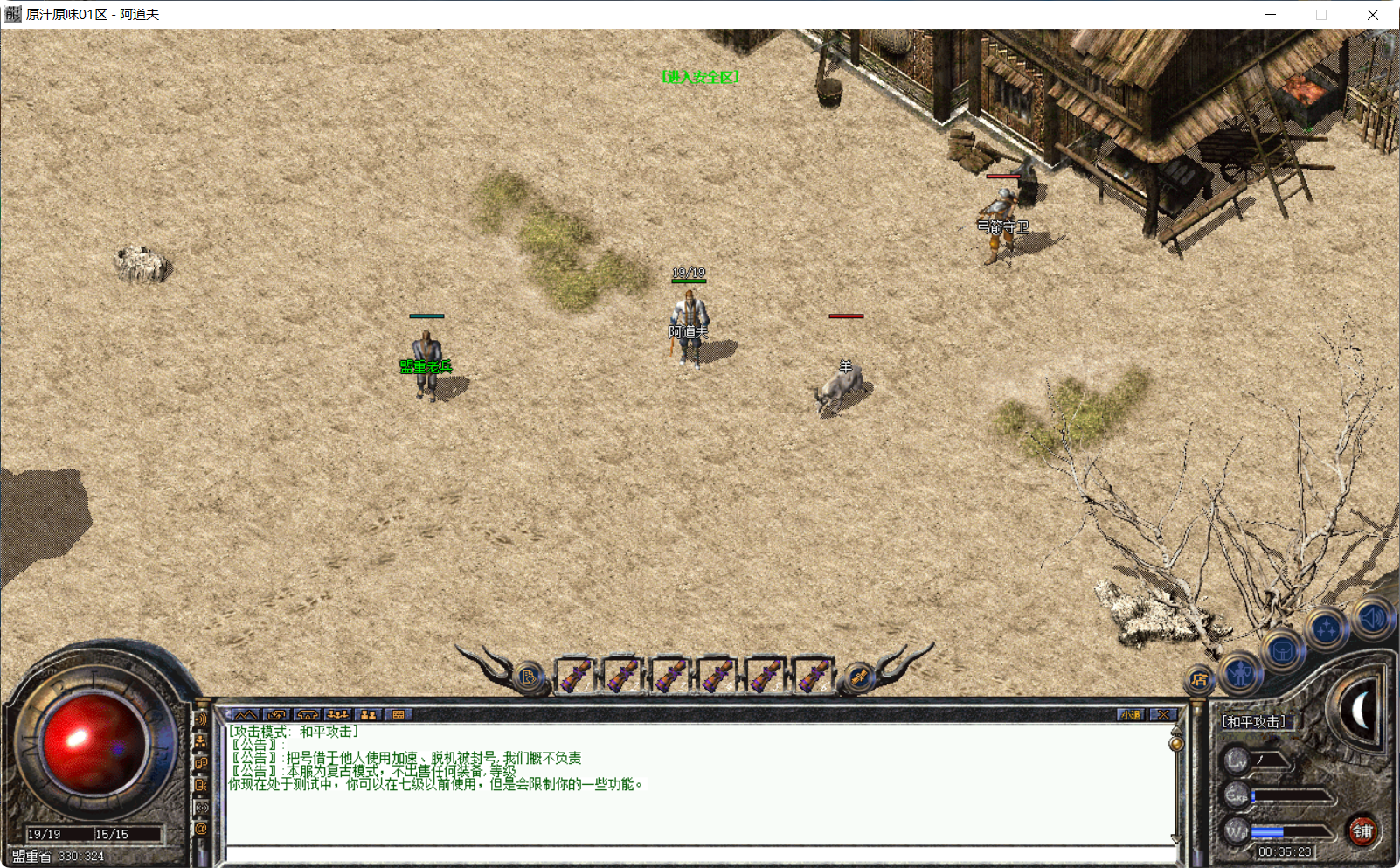Screen dimensions: 1400x868
Task: Click the minimap mountains icon above the chat
Action: click(246, 715)
